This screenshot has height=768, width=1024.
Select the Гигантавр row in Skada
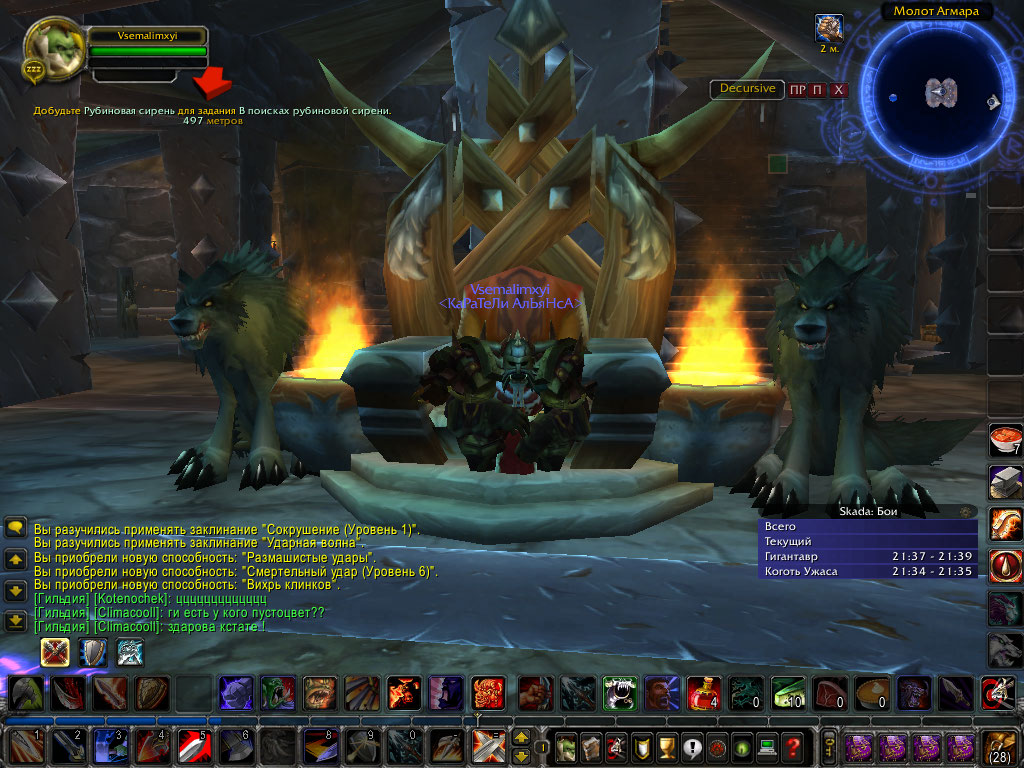click(867, 556)
